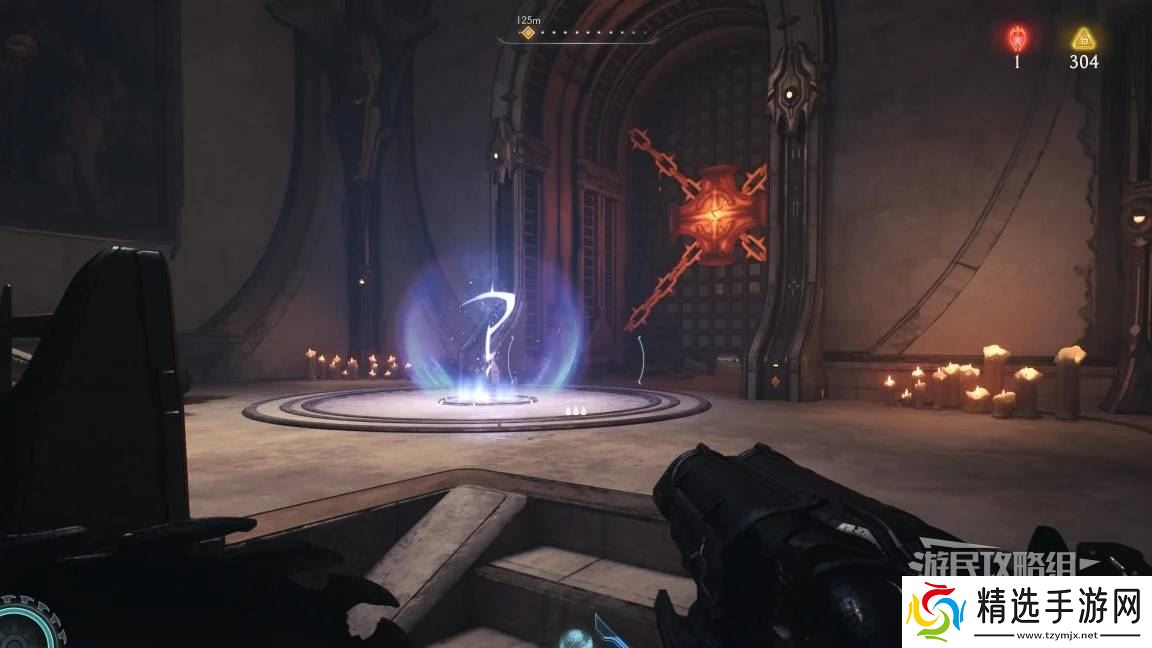Select the red ruby currency icon
Viewport: 1152px width, 648px height.
pyautogui.click(x=1017, y=38)
